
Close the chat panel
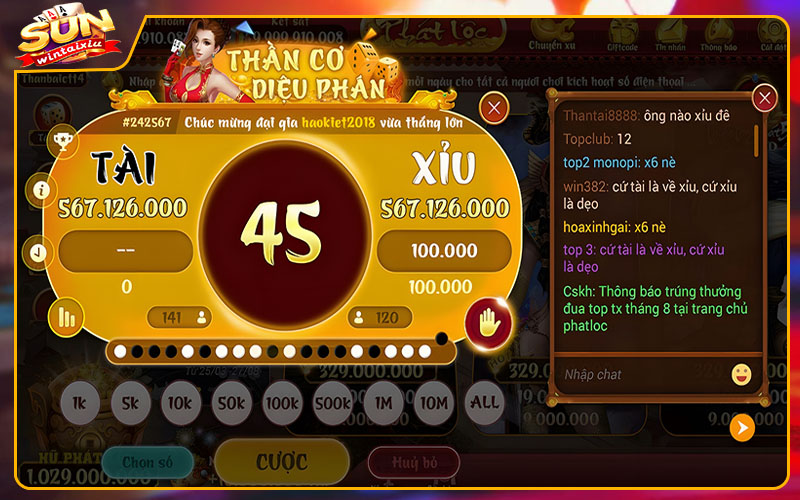click(765, 98)
